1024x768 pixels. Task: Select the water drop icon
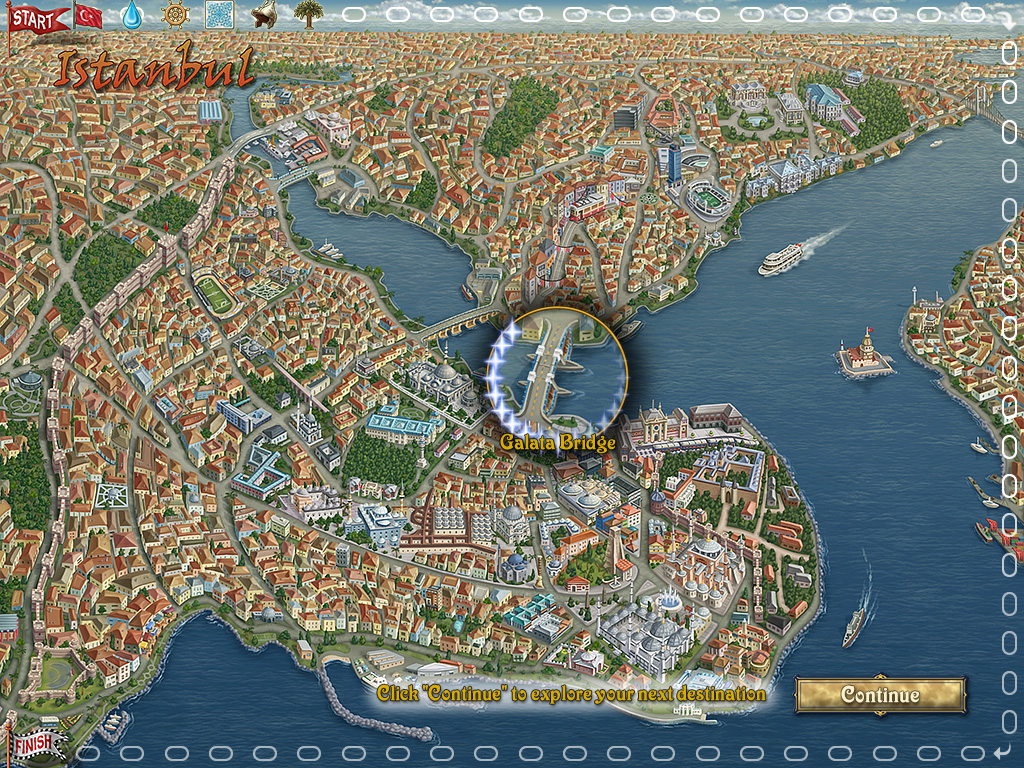click(132, 15)
